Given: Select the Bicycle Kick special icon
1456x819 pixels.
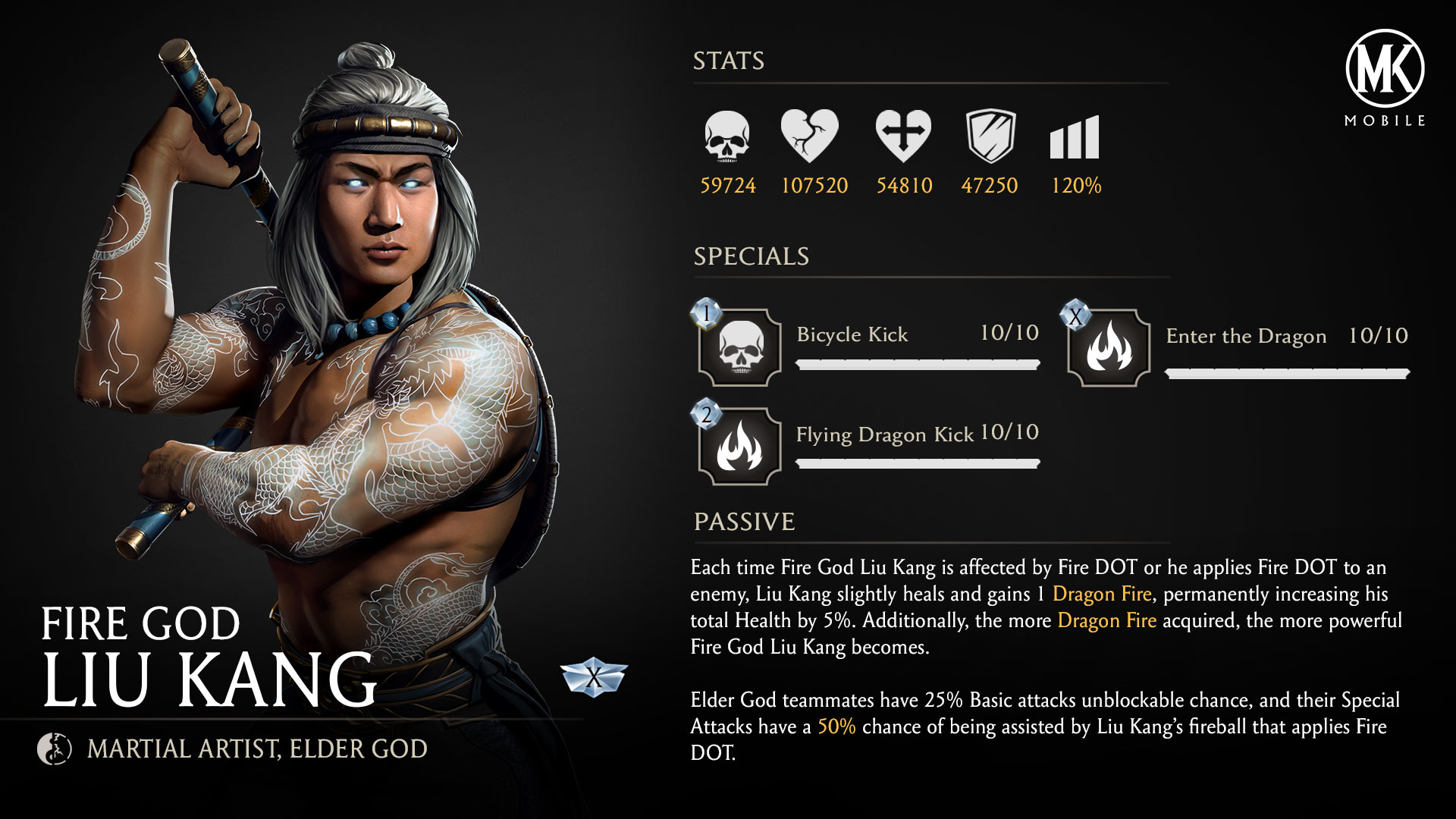Looking at the screenshot, I should [x=739, y=348].
